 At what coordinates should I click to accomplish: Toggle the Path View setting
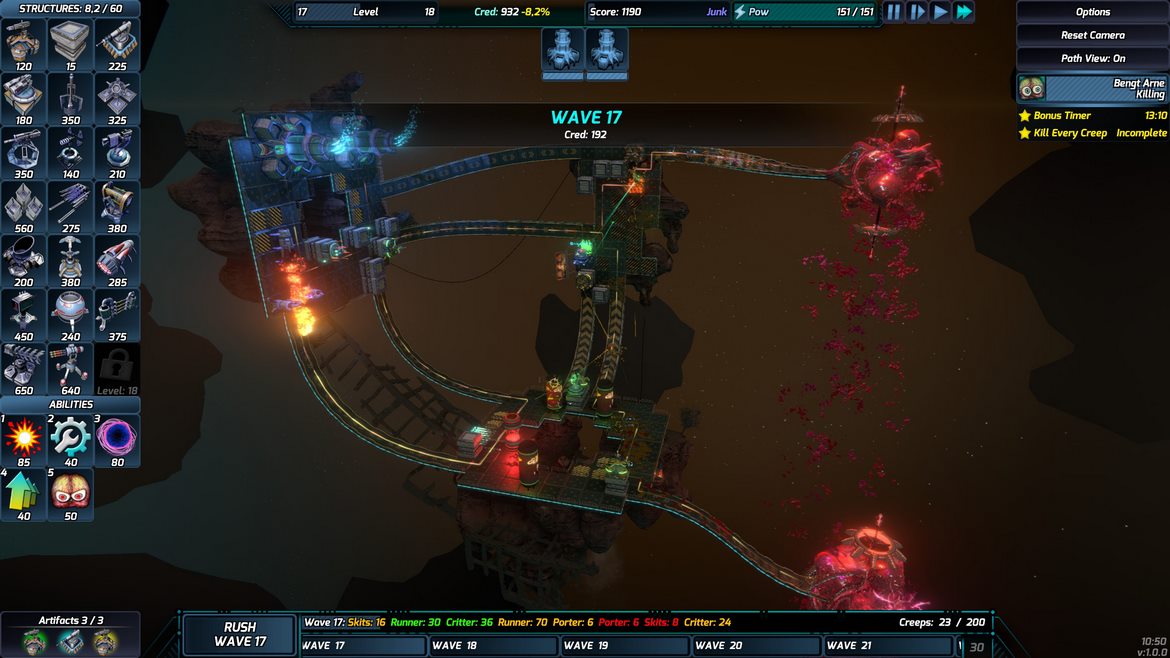(x=1092, y=58)
